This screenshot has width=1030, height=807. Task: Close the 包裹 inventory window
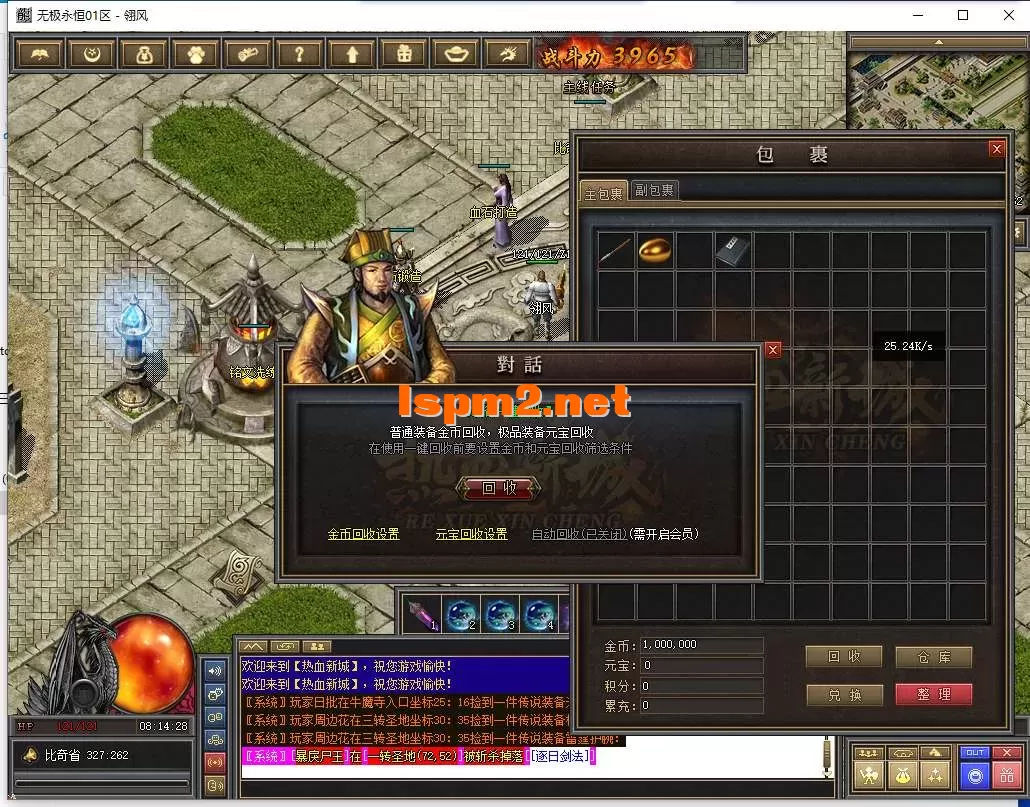[996, 149]
